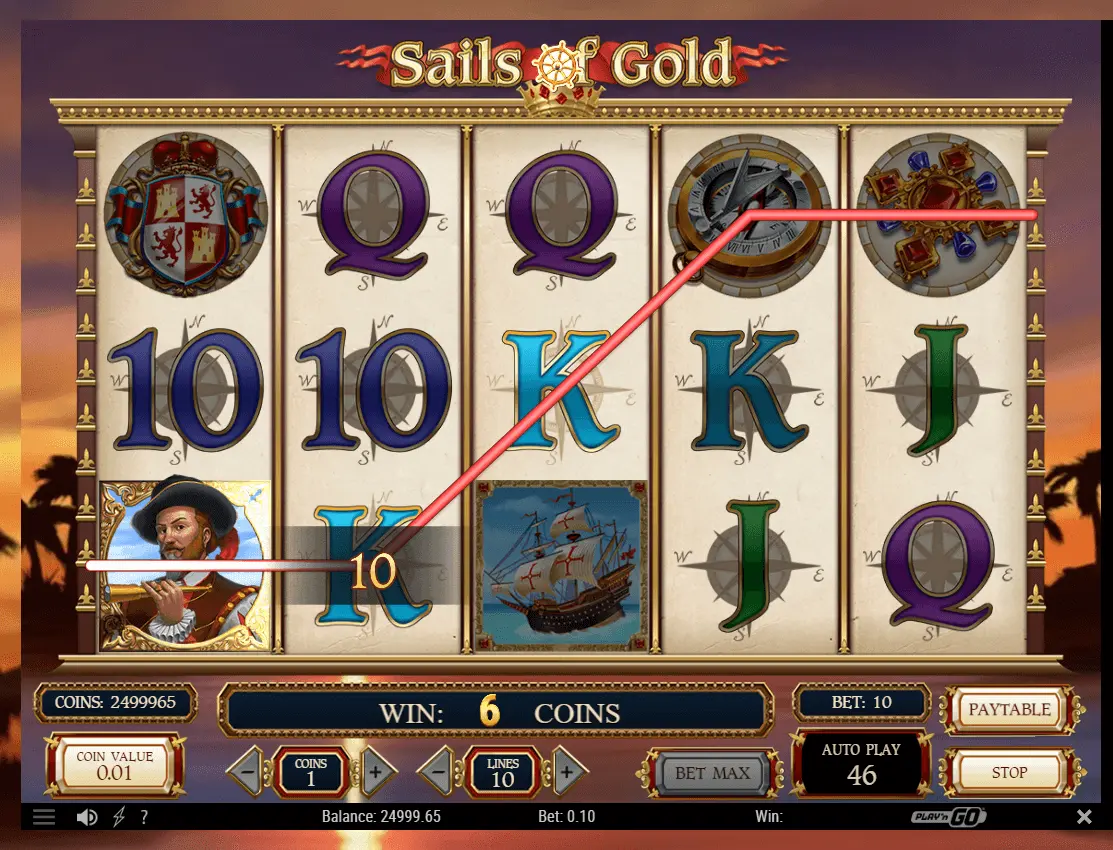
Task: Decrease the number of coins
Action: click(246, 772)
